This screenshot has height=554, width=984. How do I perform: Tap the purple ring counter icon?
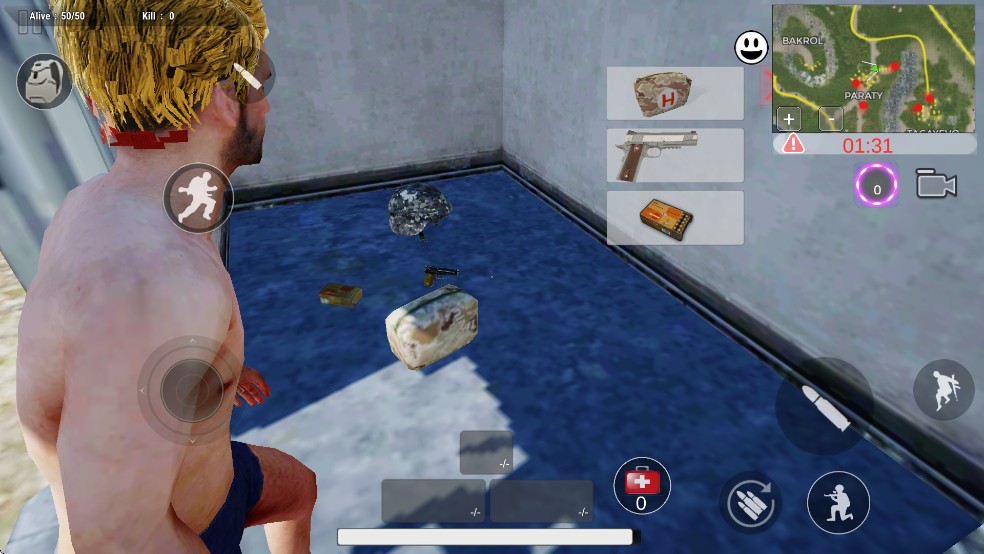[x=877, y=186]
